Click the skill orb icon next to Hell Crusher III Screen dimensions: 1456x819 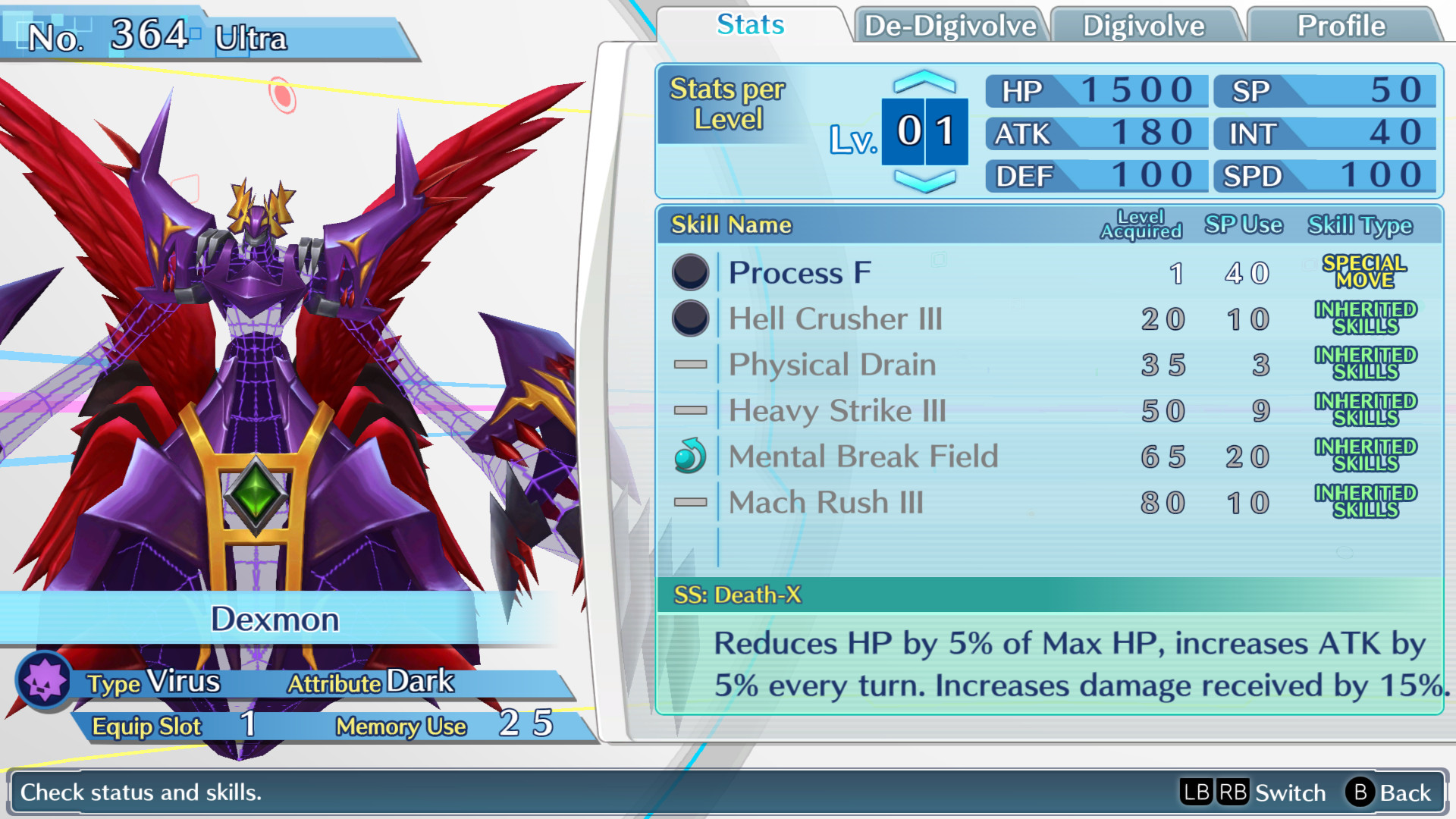pos(689,318)
